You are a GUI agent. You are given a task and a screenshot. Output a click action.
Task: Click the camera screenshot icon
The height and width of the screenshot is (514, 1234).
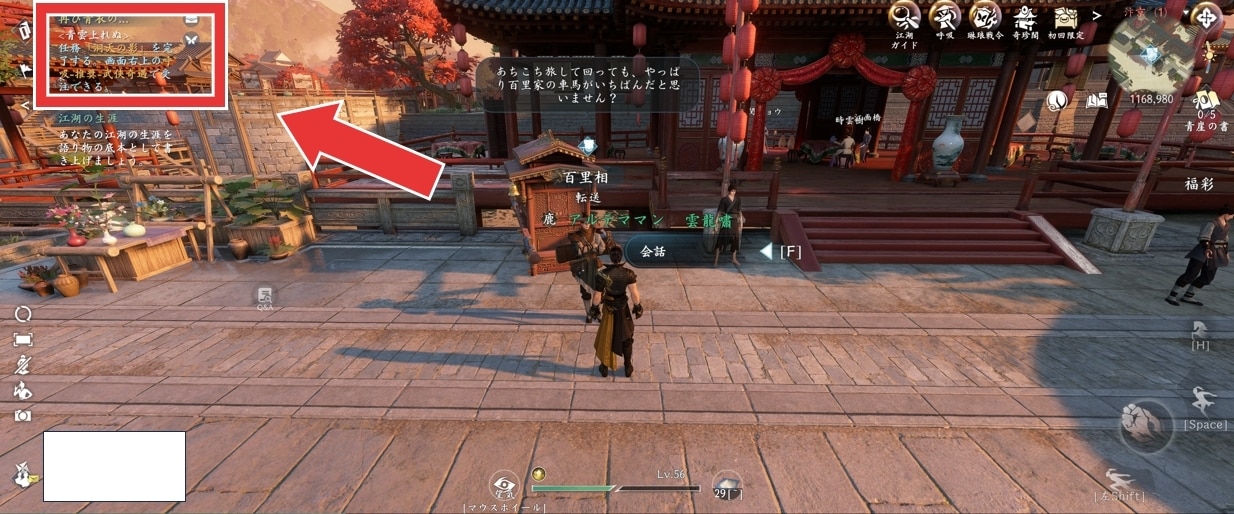(x=22, y=415)
